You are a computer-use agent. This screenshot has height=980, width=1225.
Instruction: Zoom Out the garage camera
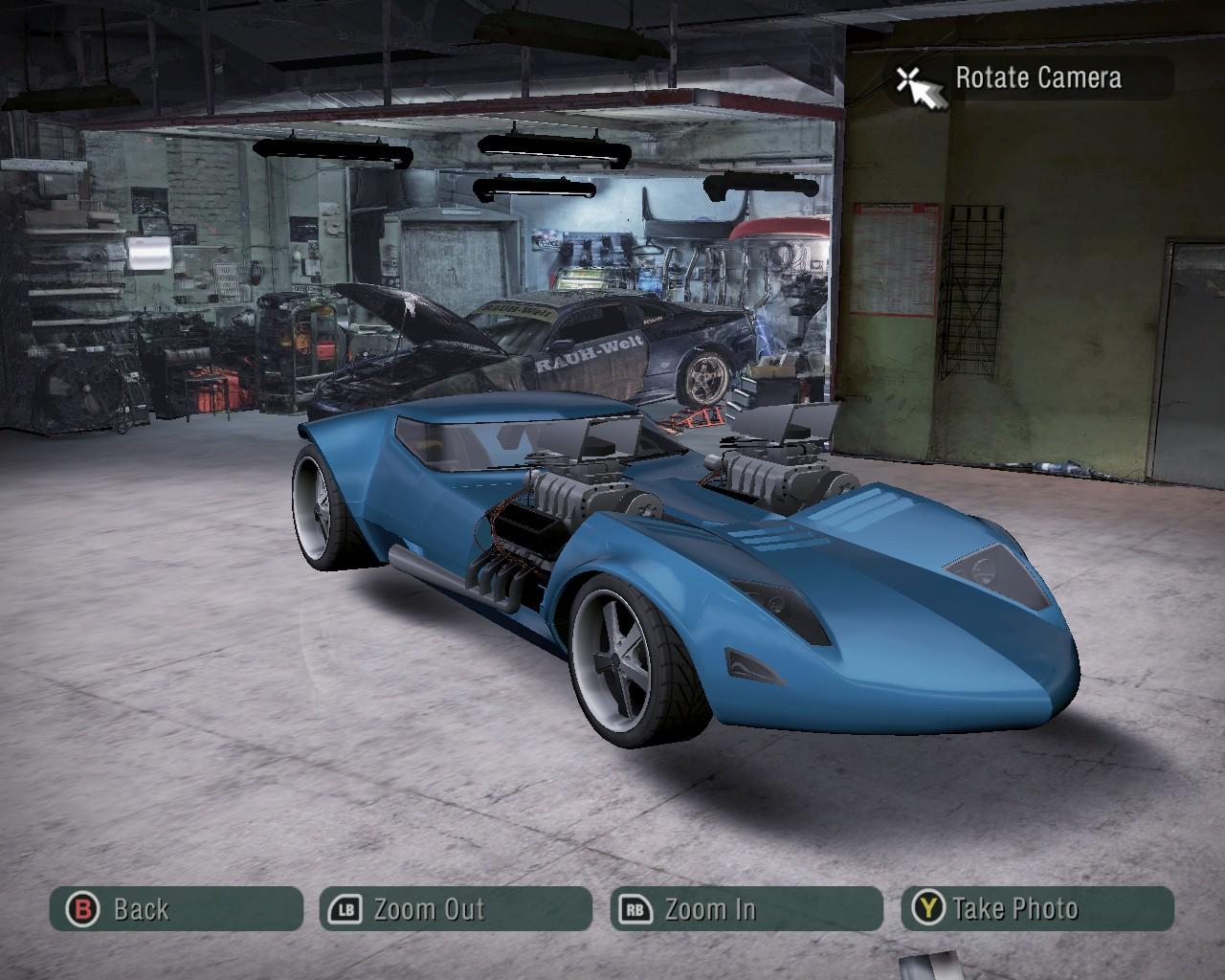click(456, 909)
